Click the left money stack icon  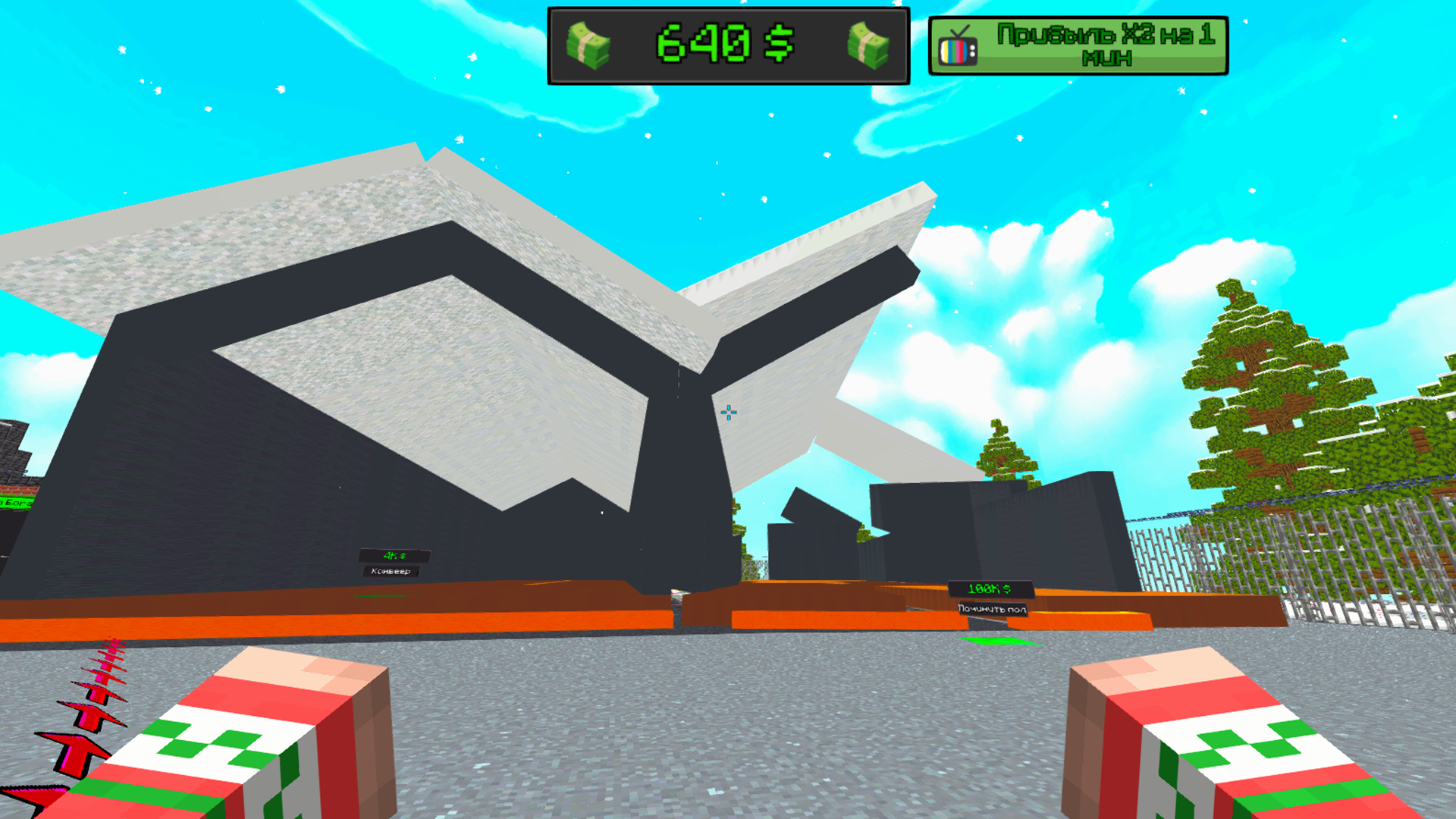(x=590, y=44)
